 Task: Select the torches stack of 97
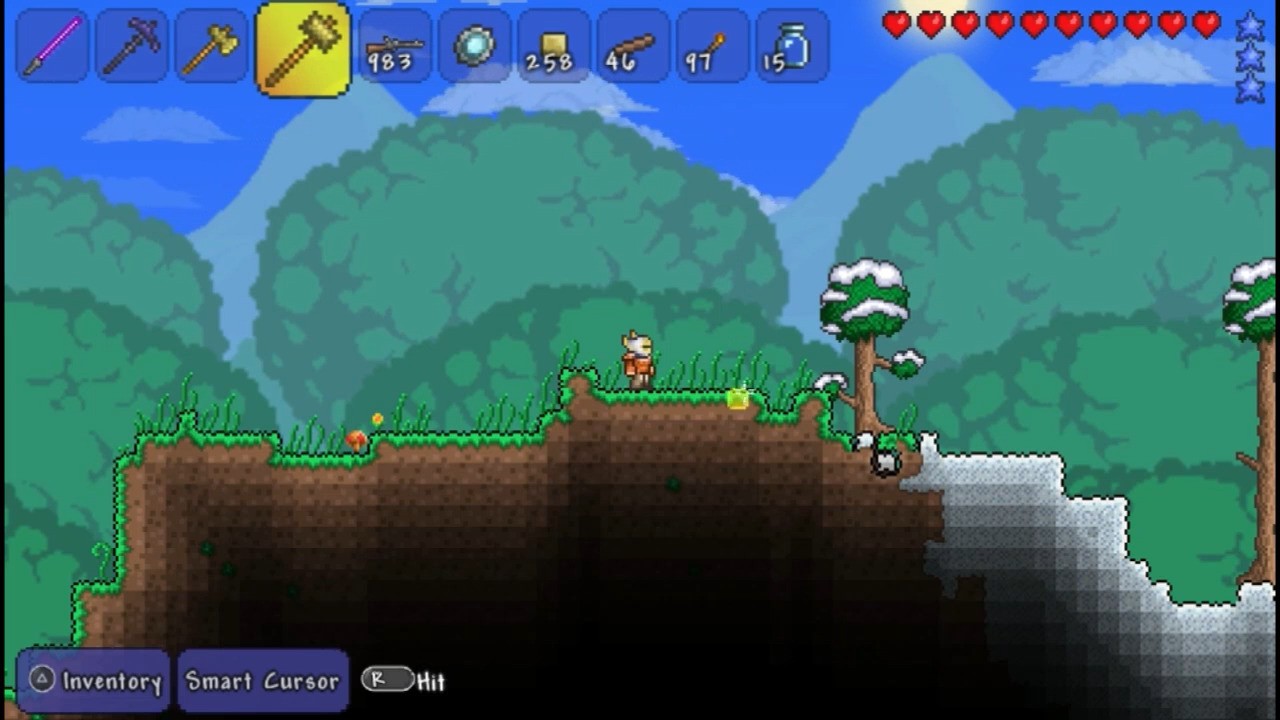pos(711,46)
